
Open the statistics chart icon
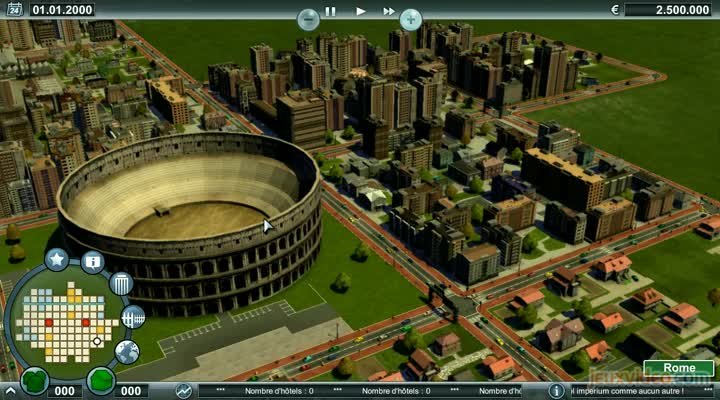coord(184,391)
